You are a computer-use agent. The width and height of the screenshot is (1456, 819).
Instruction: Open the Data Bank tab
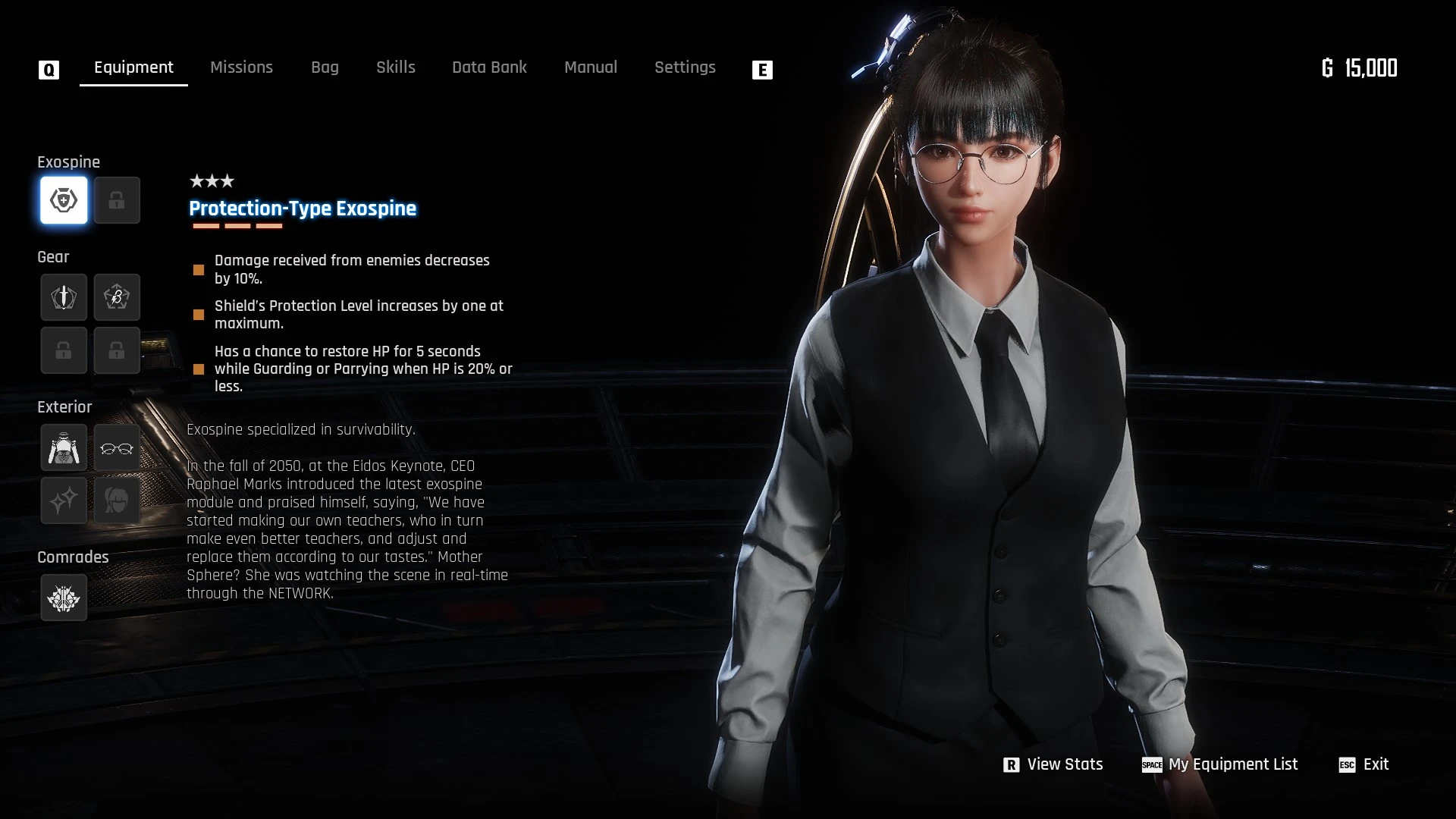coord(490,67)
